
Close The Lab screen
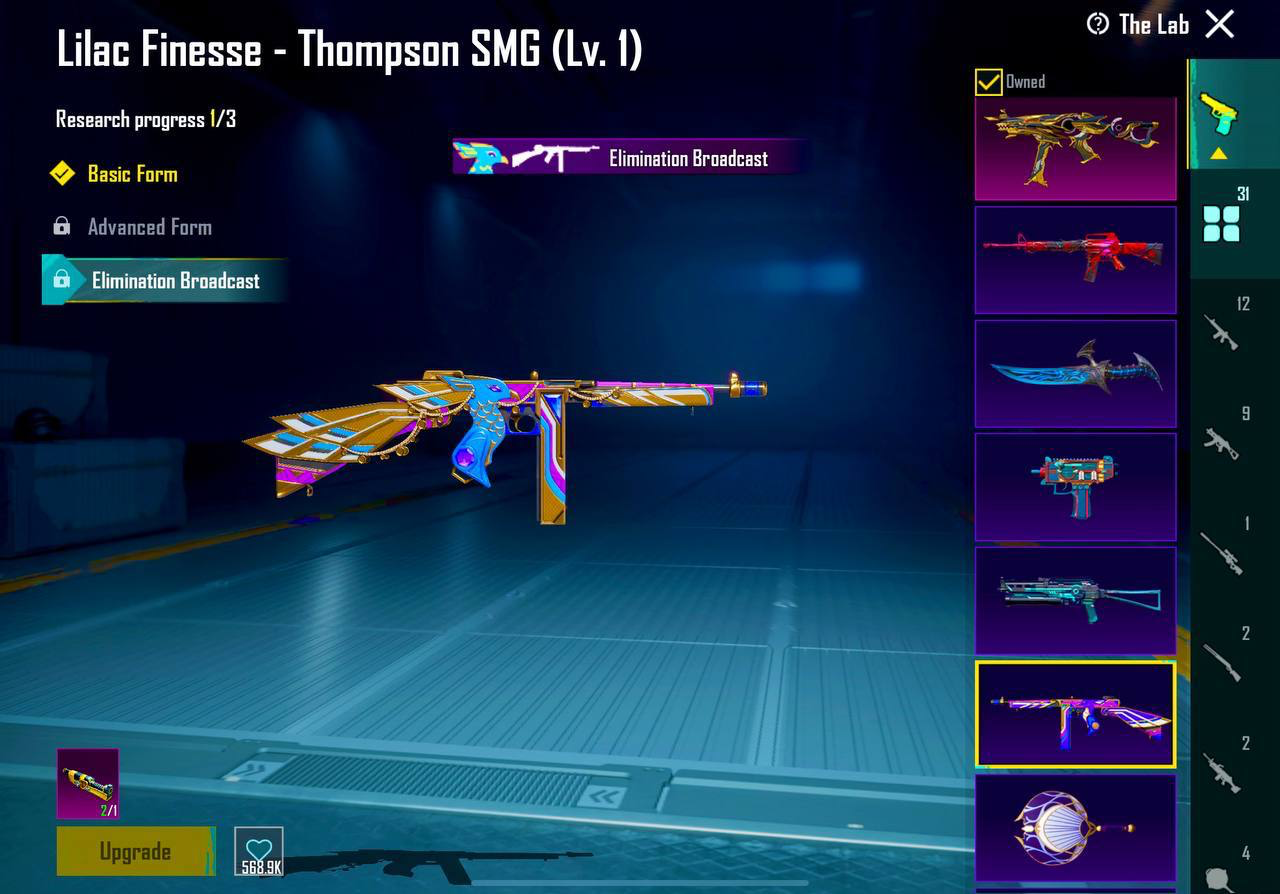pos(1220,24)
